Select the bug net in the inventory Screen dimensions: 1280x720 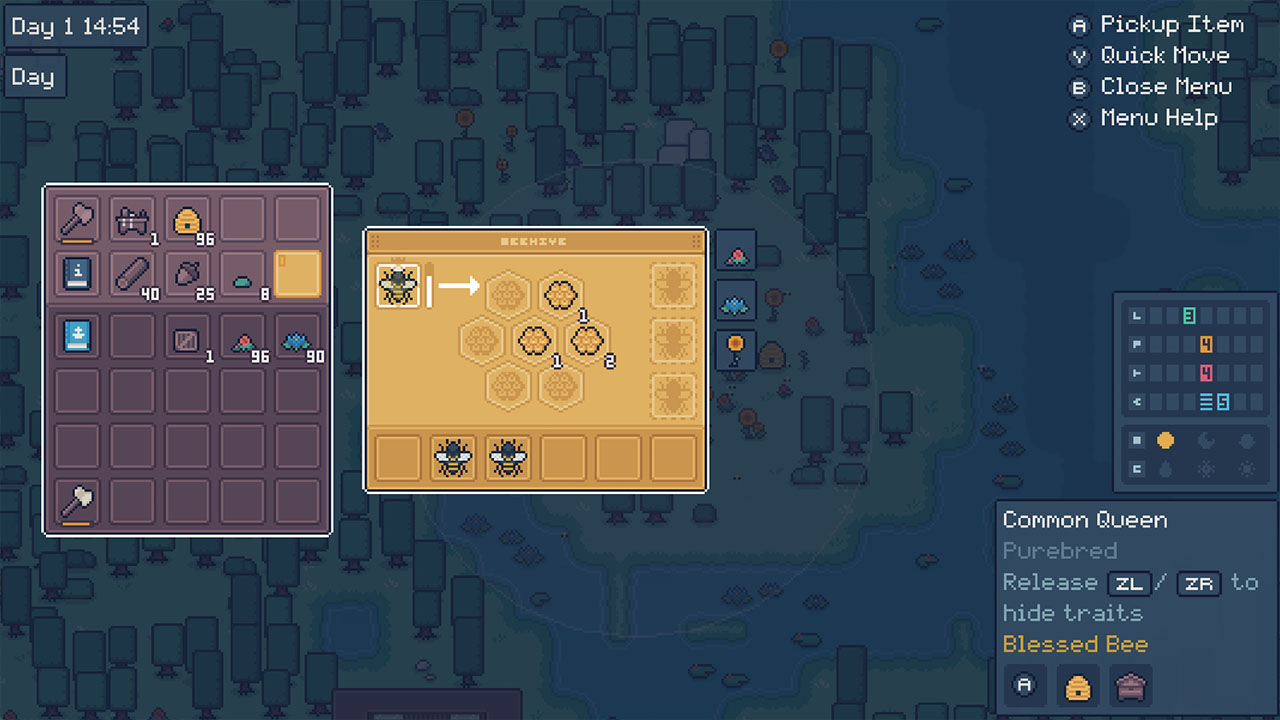[132, 219]
